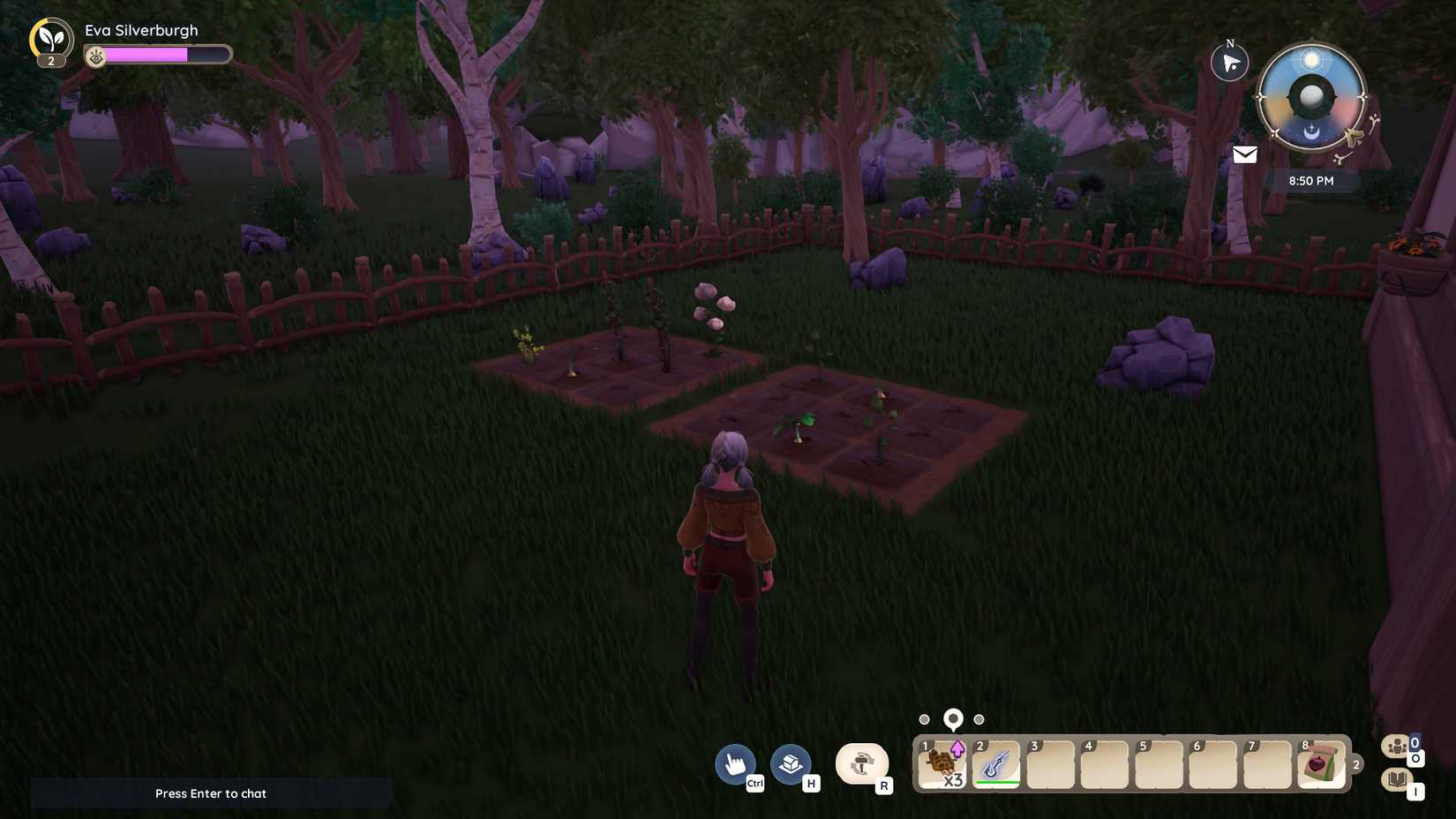Click the stack badge 2 beside slot 8
This screenshot has width=1456, height=819.
[x=1355, y=765]
